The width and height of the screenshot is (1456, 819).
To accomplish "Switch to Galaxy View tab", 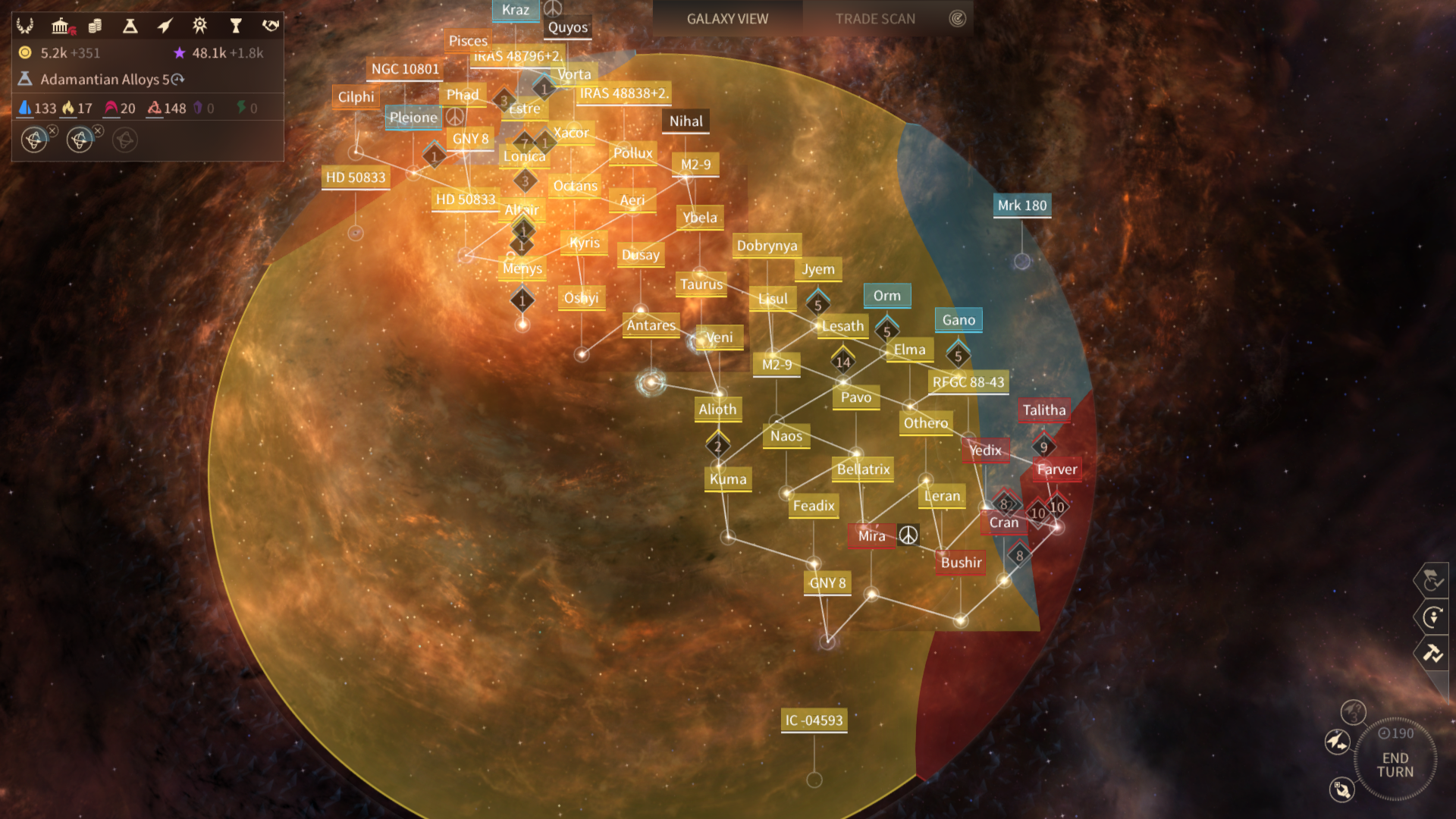I will tap(727, 19).
